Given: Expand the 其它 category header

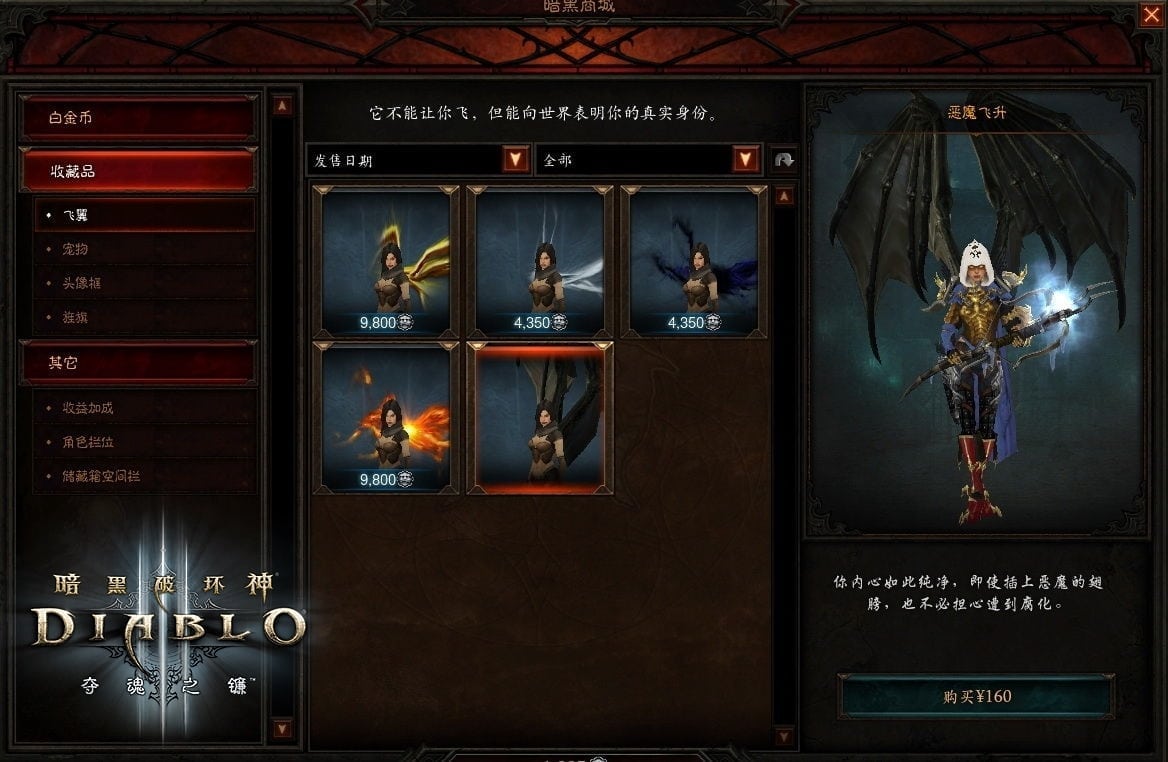Looking at the screenshot, I should (x=138, y=363).
